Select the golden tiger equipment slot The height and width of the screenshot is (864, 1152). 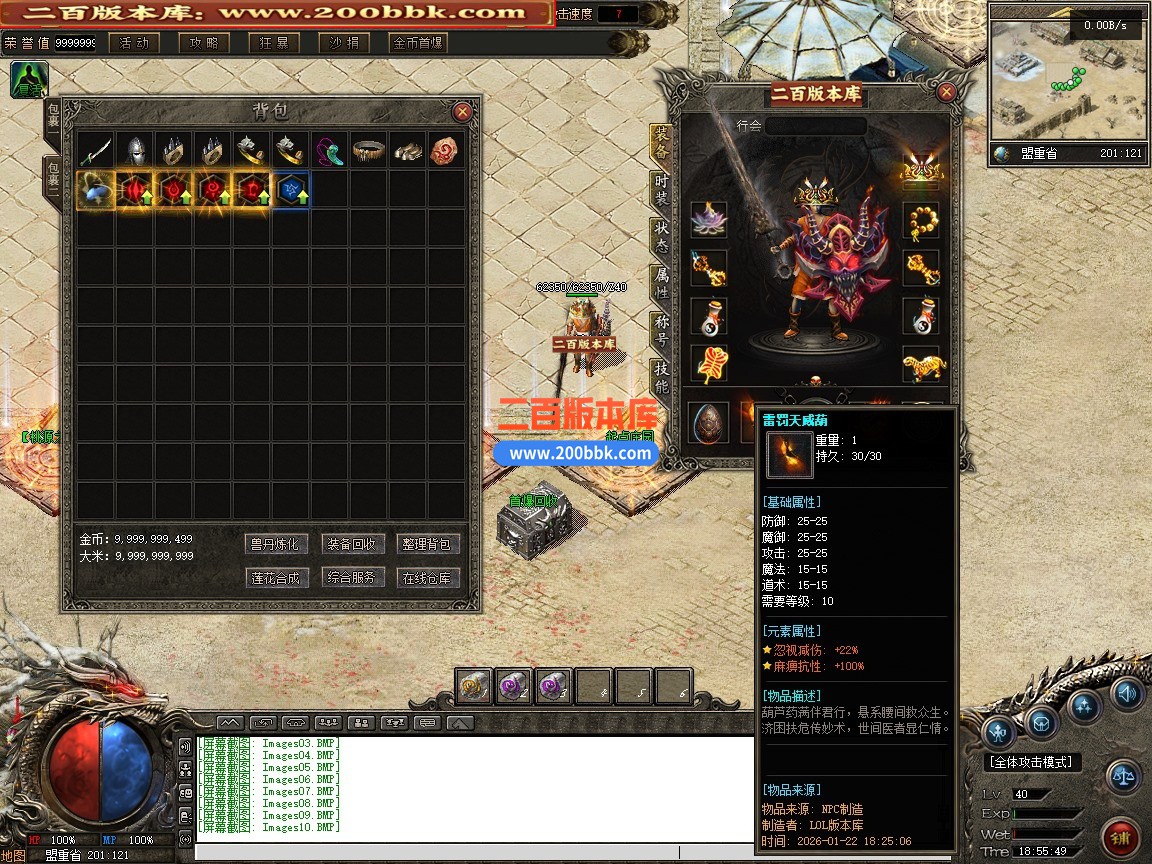click(x=920, y=365)
